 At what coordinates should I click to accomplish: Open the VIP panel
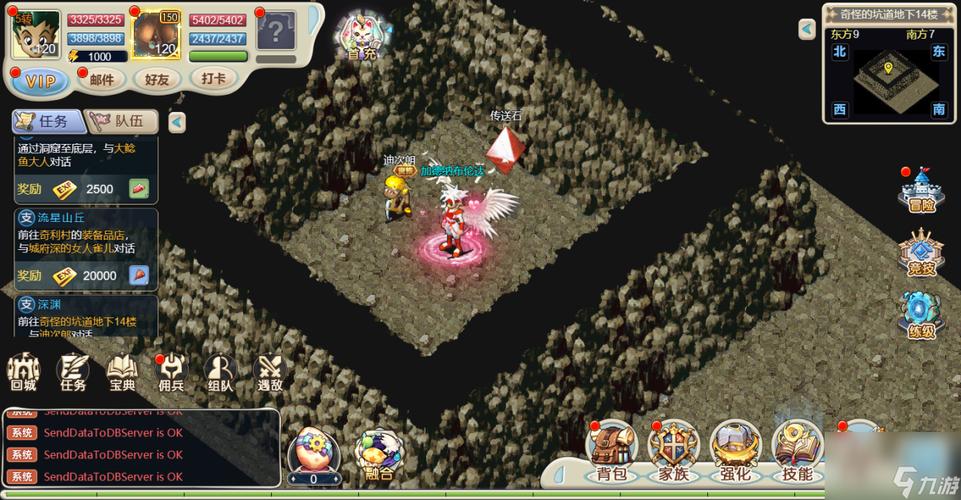[x=40, y=80]
